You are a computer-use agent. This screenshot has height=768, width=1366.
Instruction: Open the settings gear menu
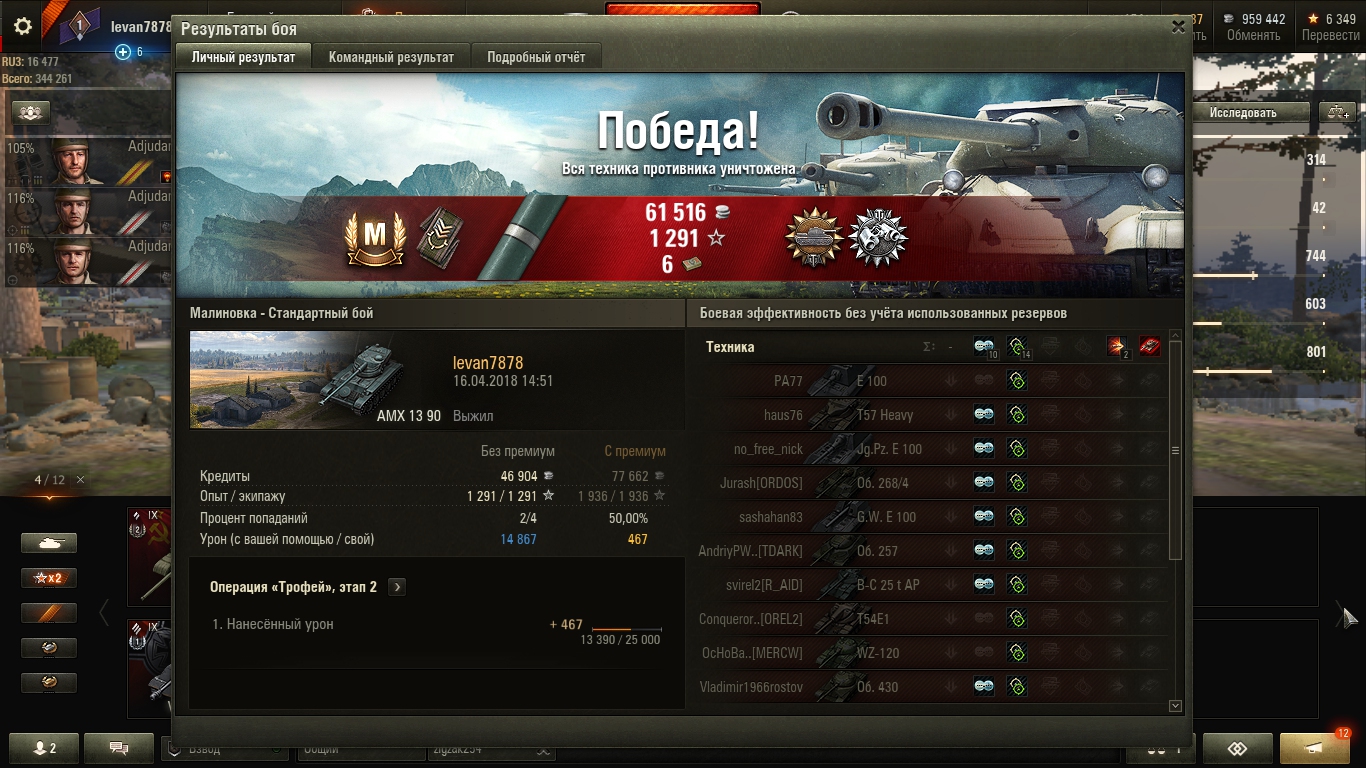pyautogui.click(x=22, y=27)
